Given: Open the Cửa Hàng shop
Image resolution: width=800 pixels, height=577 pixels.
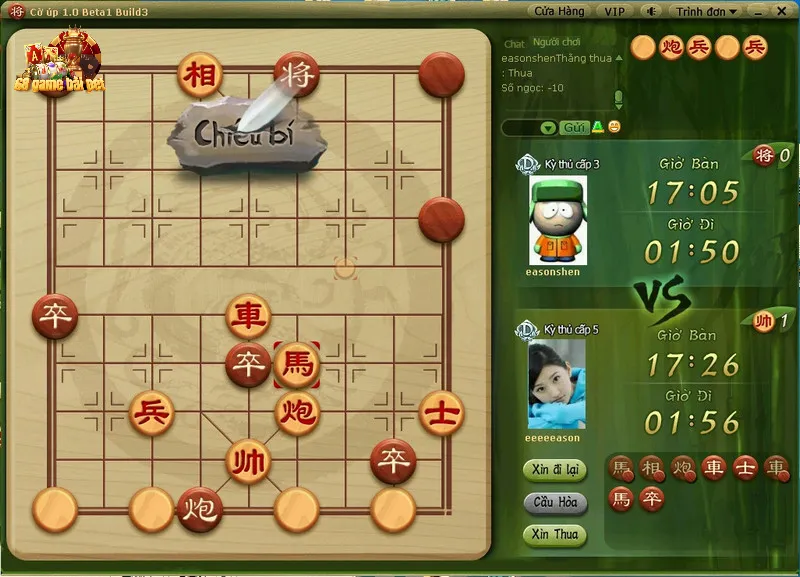Looking at the screenshot, I should (x=559, y=11).
